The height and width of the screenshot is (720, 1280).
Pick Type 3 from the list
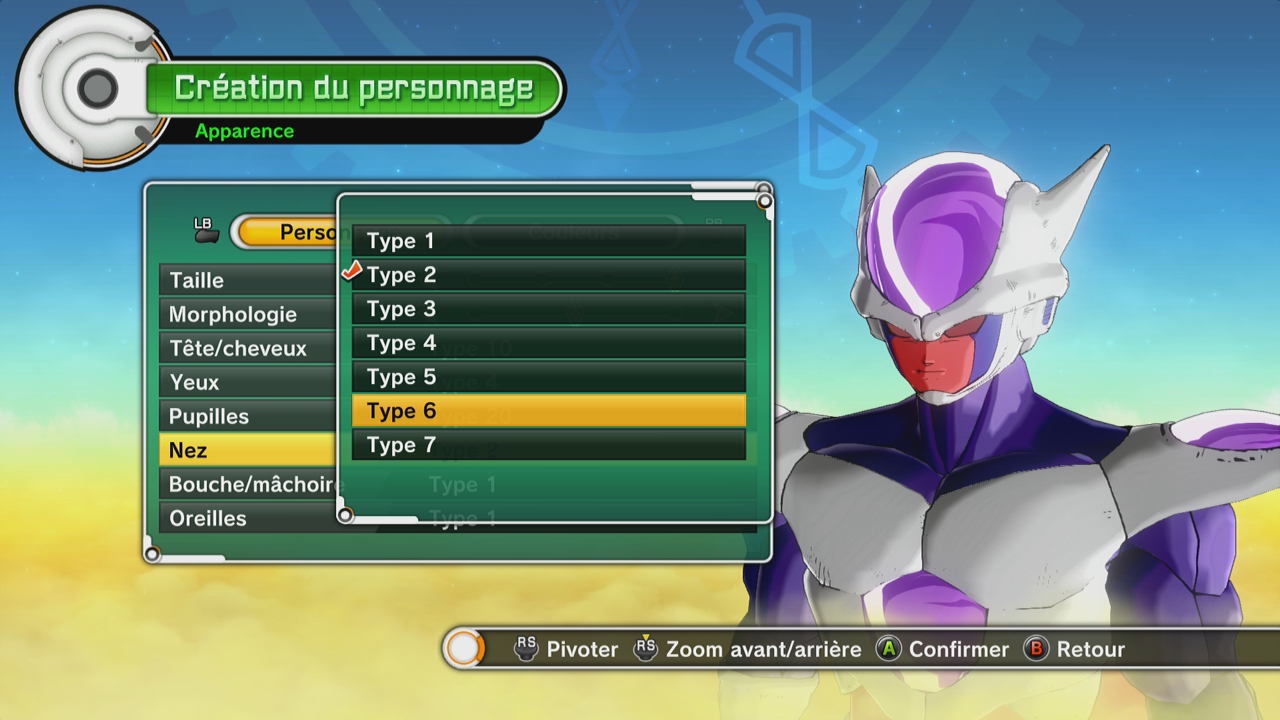(x=548, y=309)
